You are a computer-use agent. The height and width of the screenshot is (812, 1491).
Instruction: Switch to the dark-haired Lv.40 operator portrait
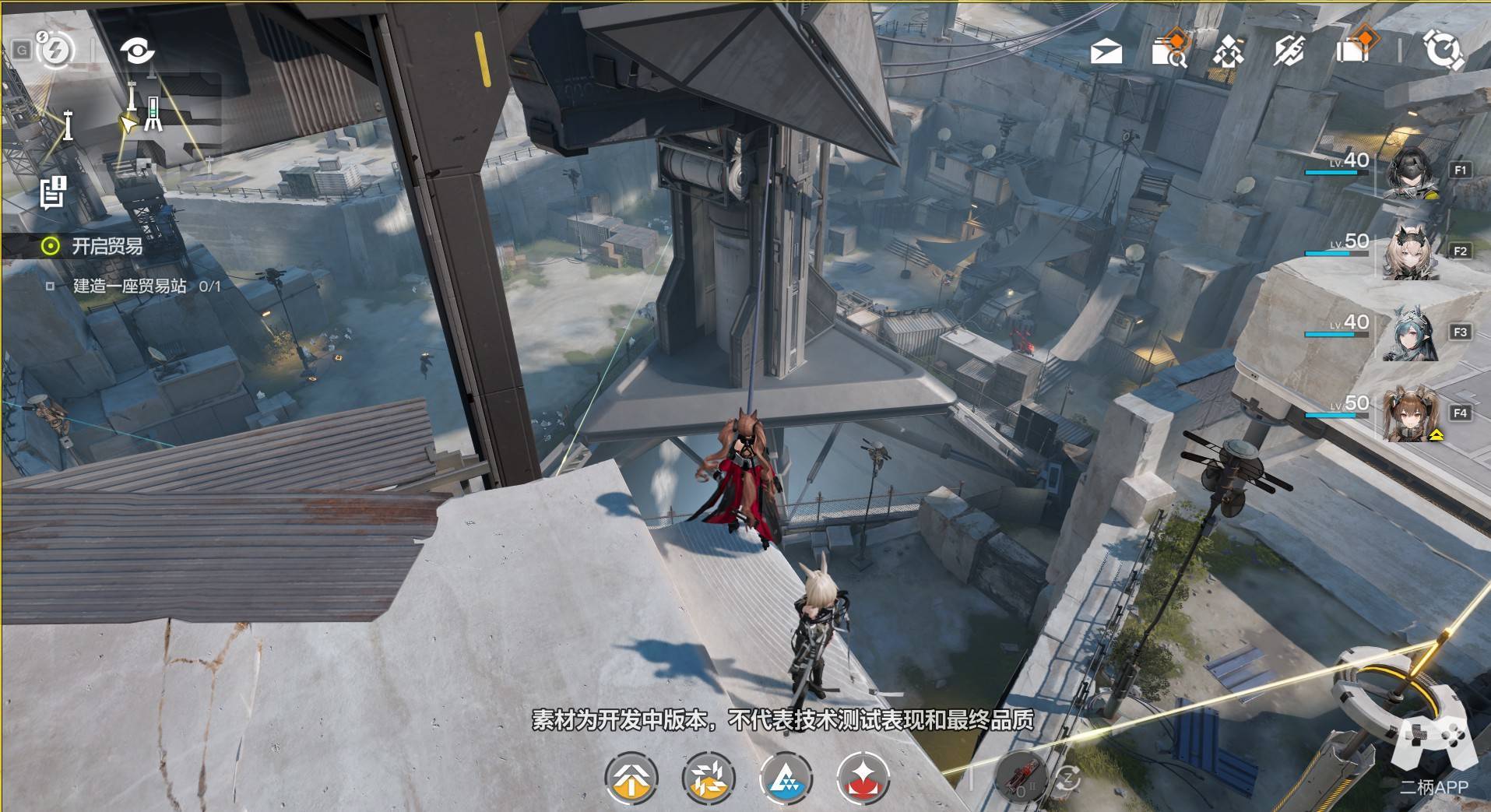coord(1409,171)
